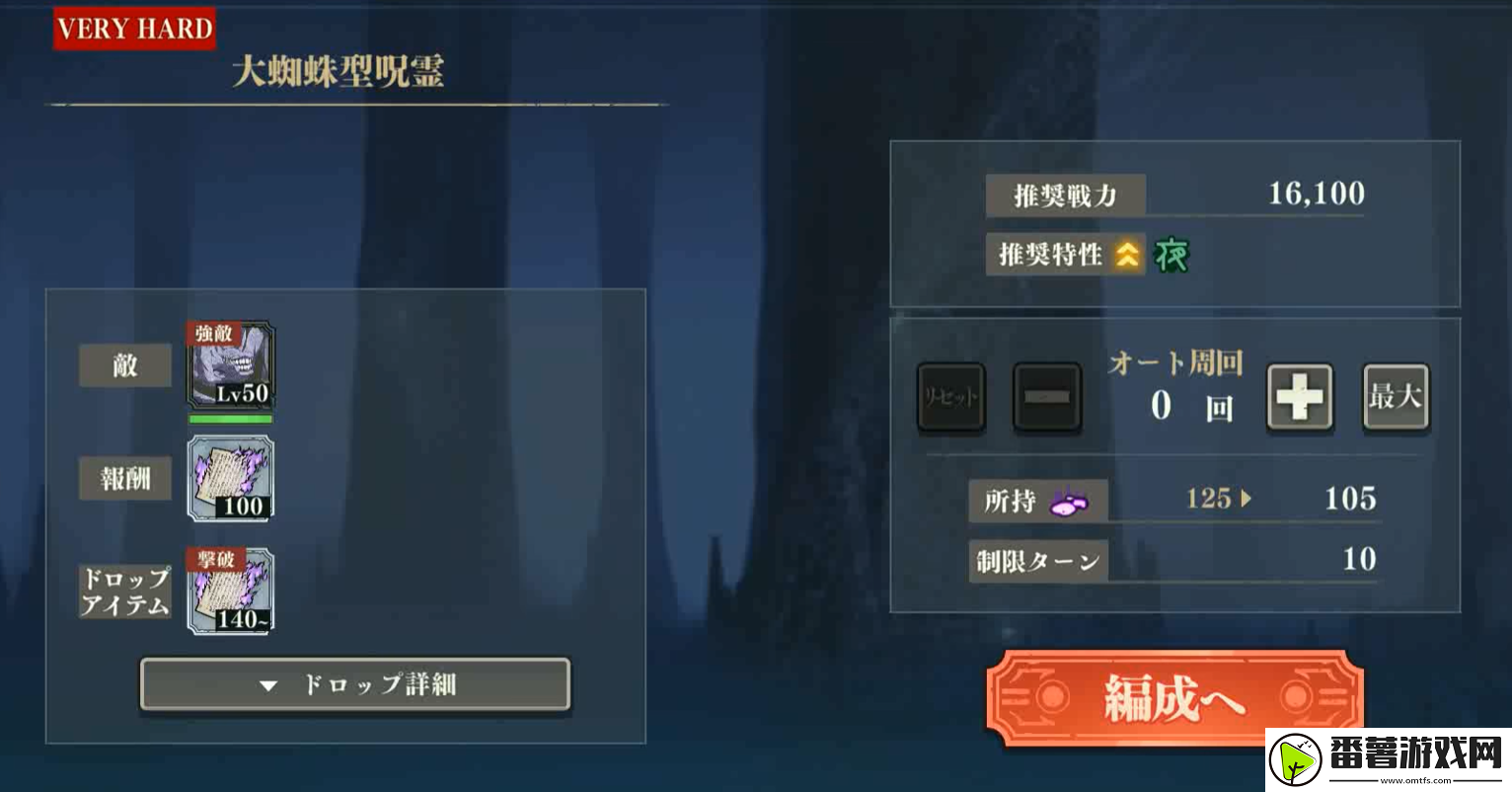The image size is (1512, 792).
Task: Click the 強敵 enemy Lv50 portrait
Action: 229,368
